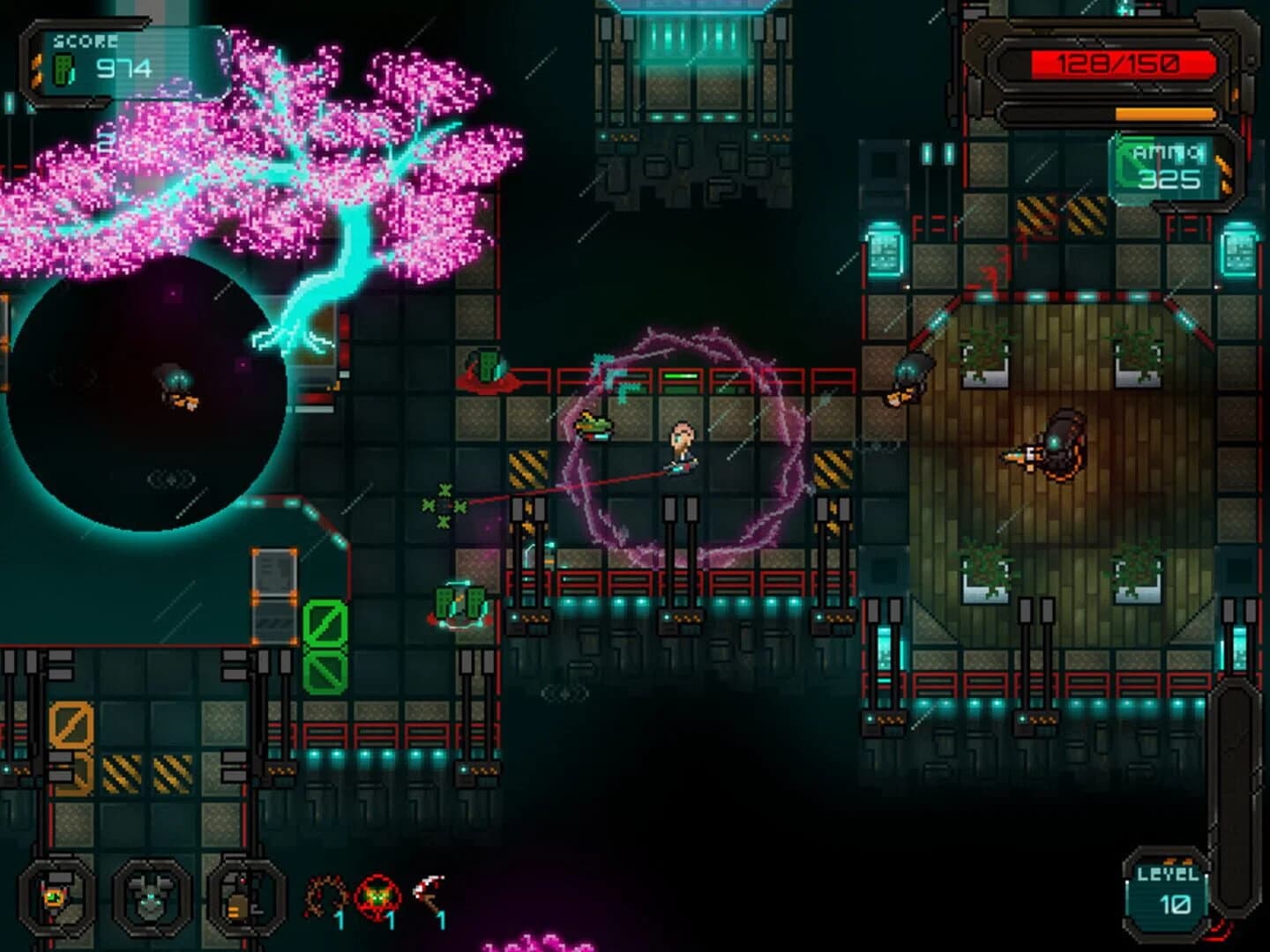
Task: Click the glowing green supply crates
Action: tap(461, 604)
